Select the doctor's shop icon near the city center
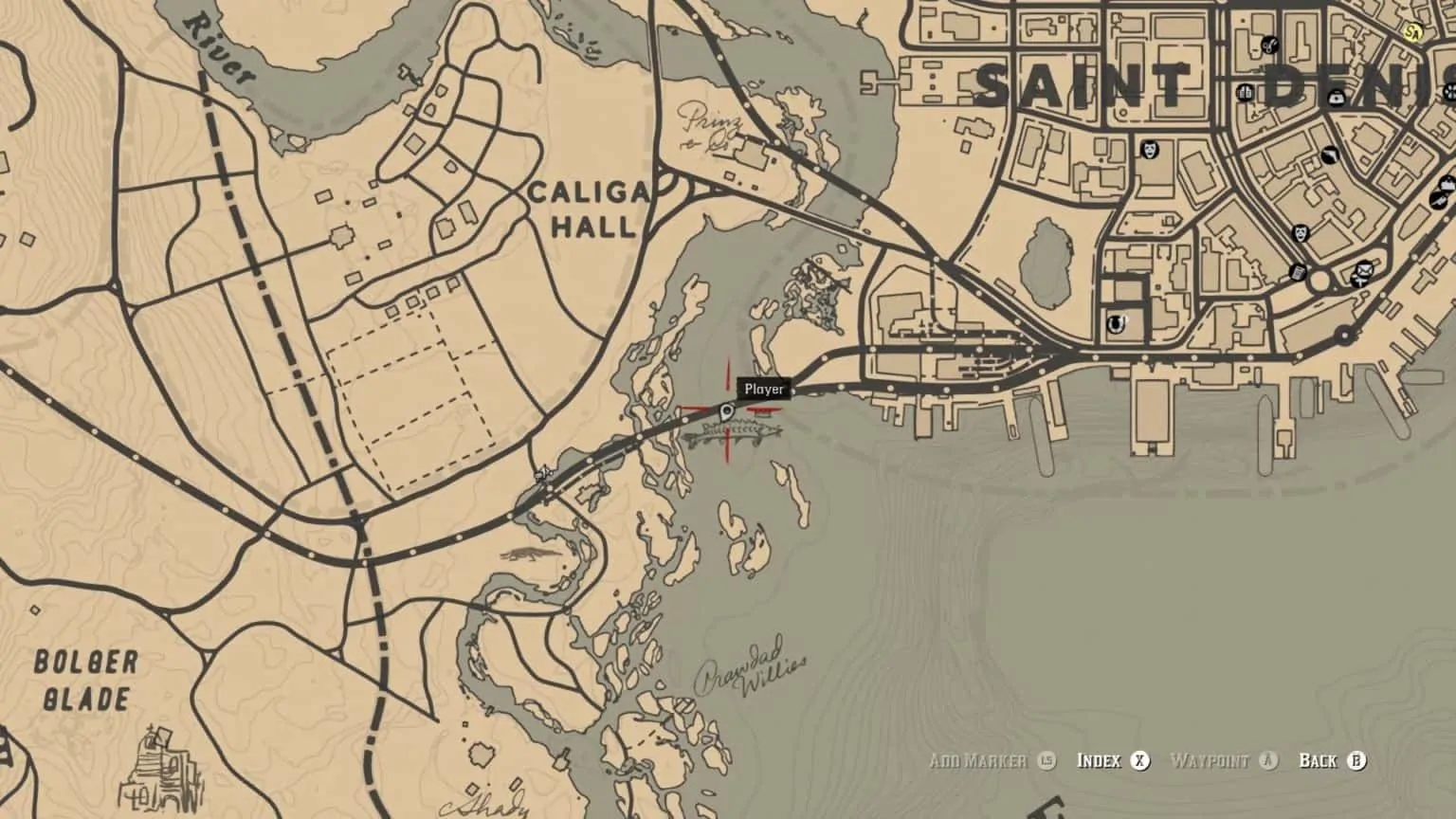The width and height of the screenshot is (1456, 819). click(1337, 97)
